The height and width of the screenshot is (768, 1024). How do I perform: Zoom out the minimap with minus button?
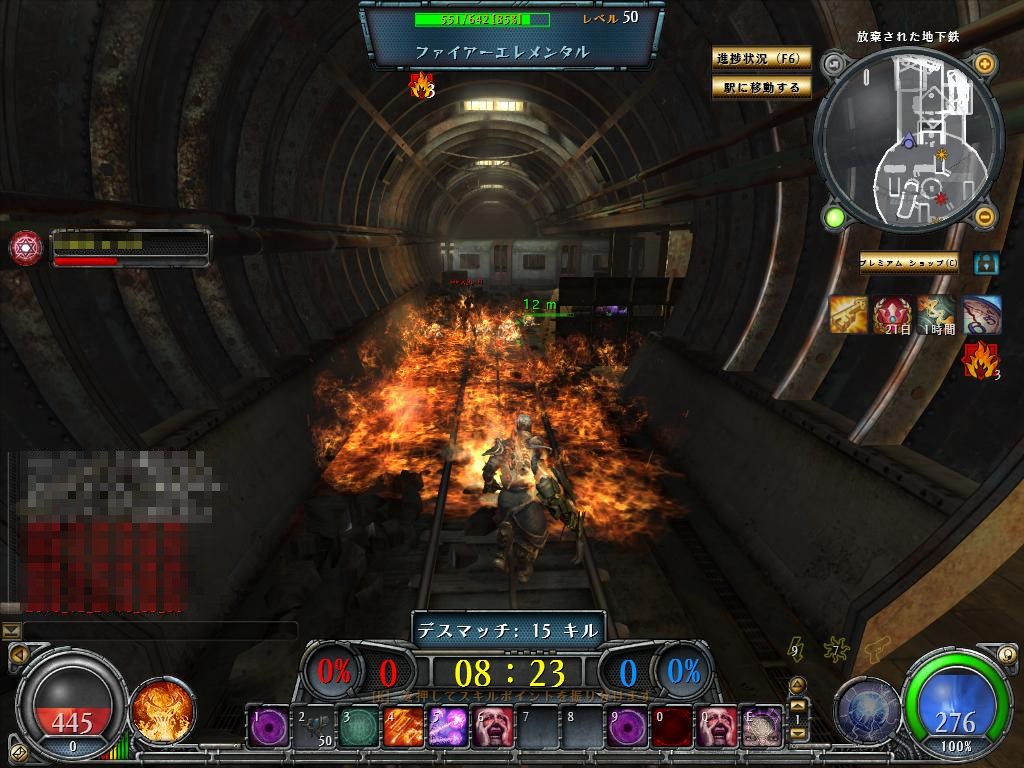coord(984,216)
